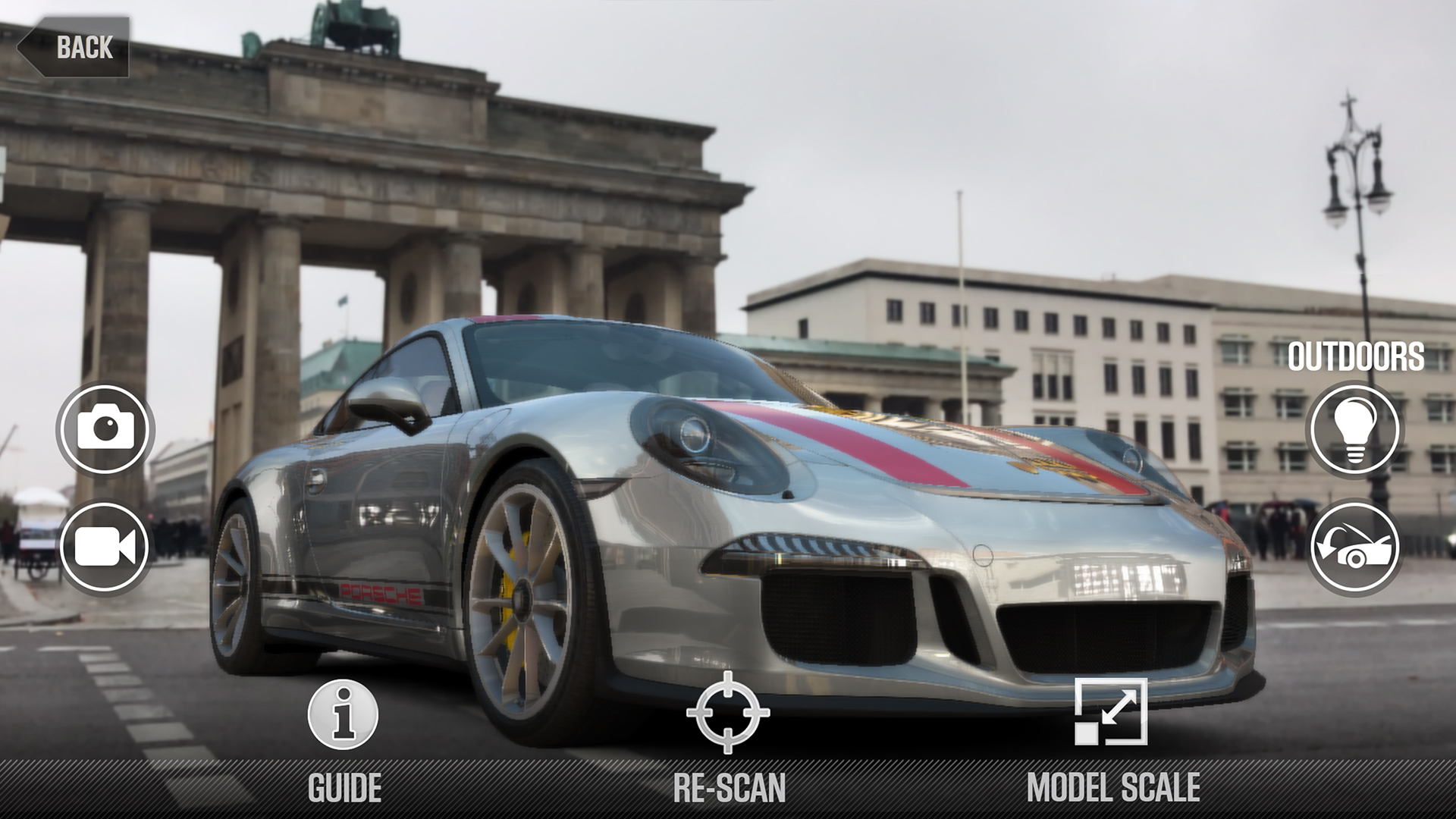Image resolution: width=1456 pixels, height=819 pixels.
Task: Select the Re-Scan crosshair button
Action: point(728,713)
